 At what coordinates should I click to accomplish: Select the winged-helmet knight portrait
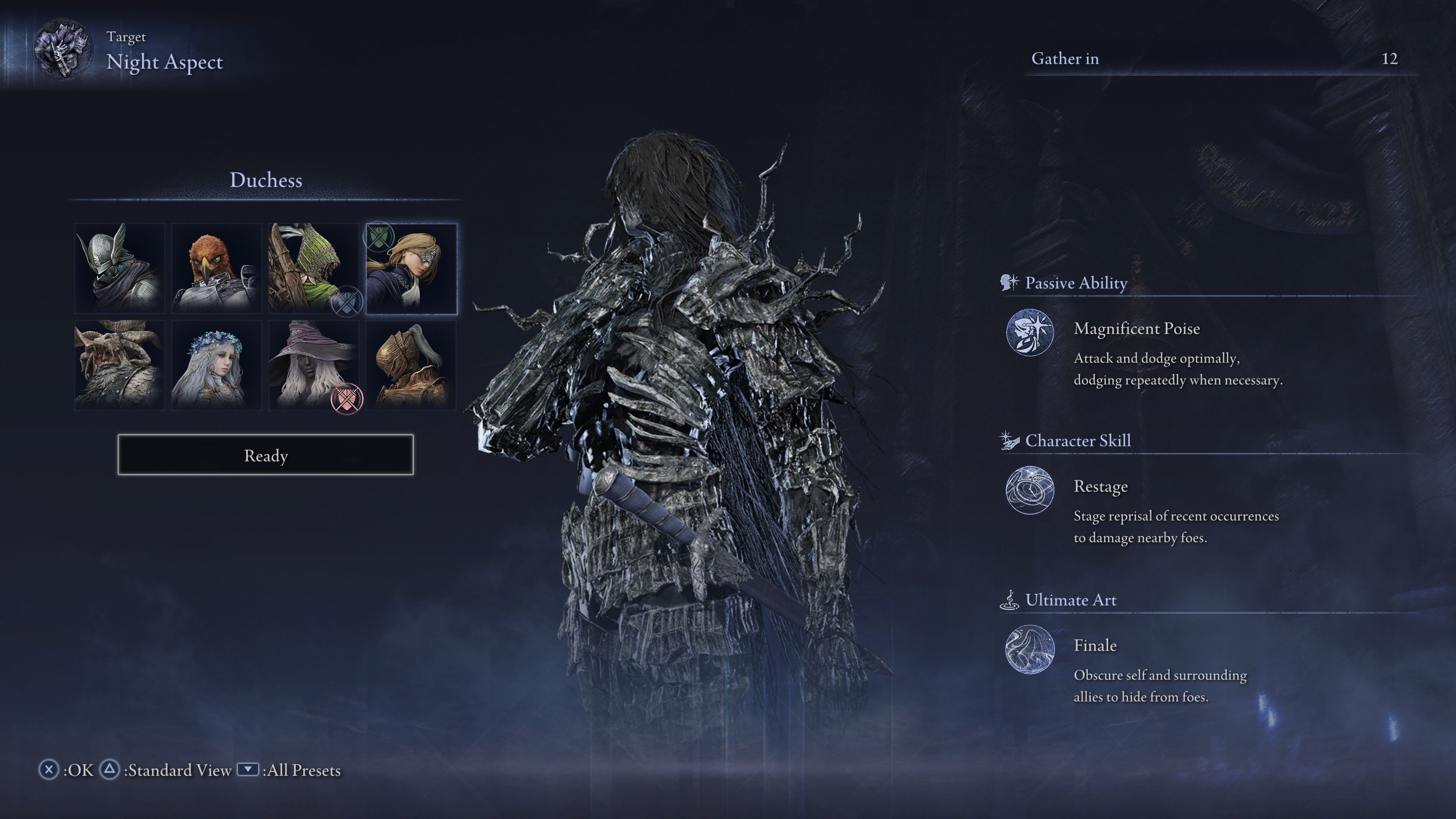[120, 268]
